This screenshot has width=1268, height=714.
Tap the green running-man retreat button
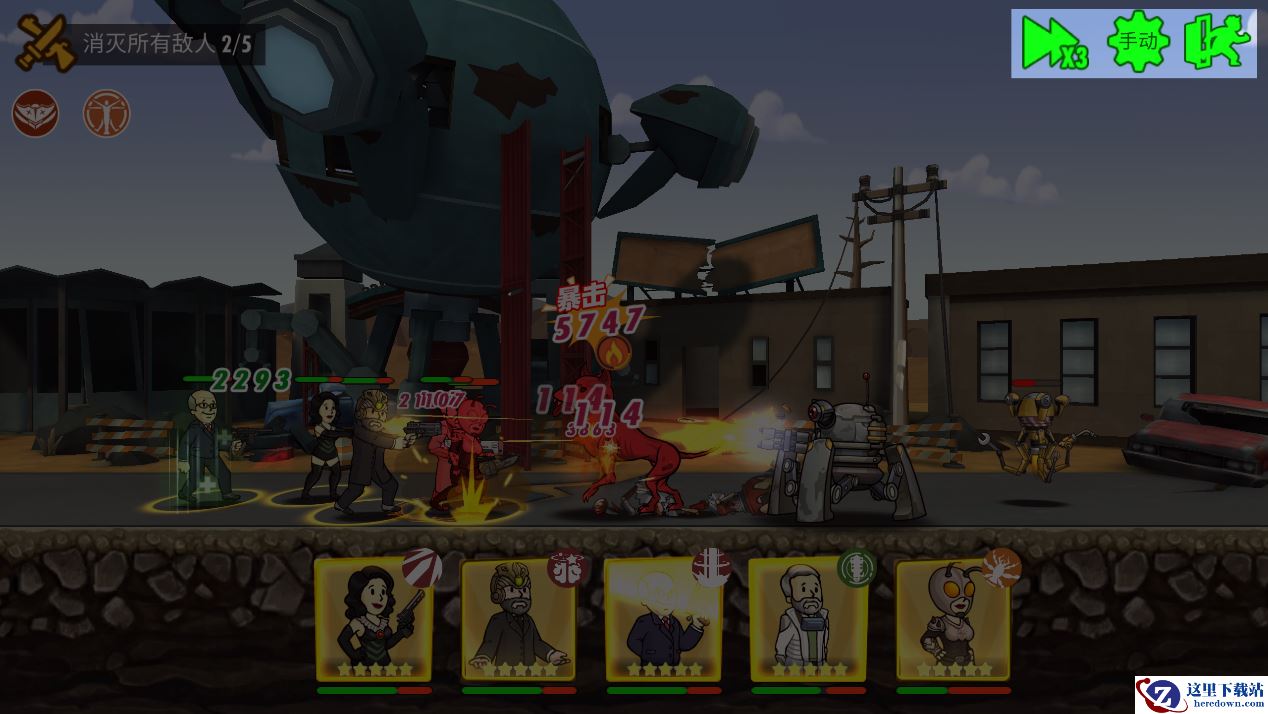(1217, 43)
